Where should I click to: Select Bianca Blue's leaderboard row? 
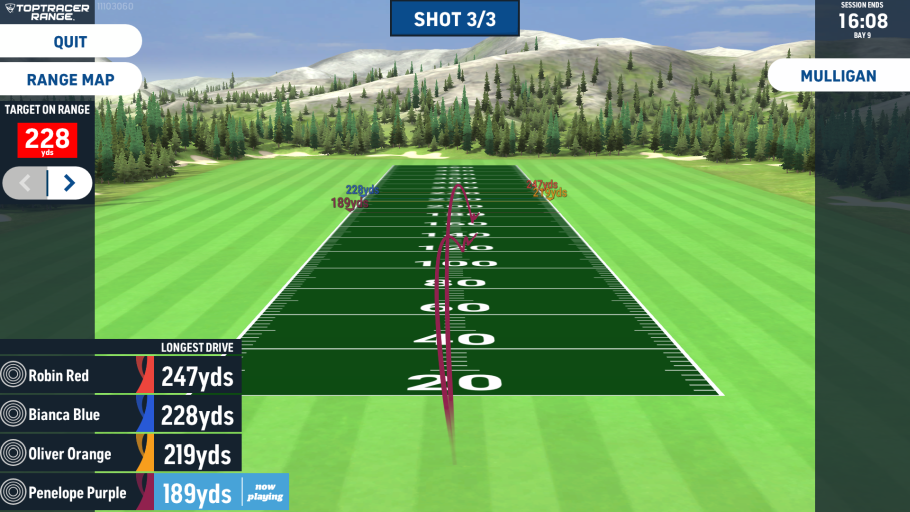pos(120,415)
